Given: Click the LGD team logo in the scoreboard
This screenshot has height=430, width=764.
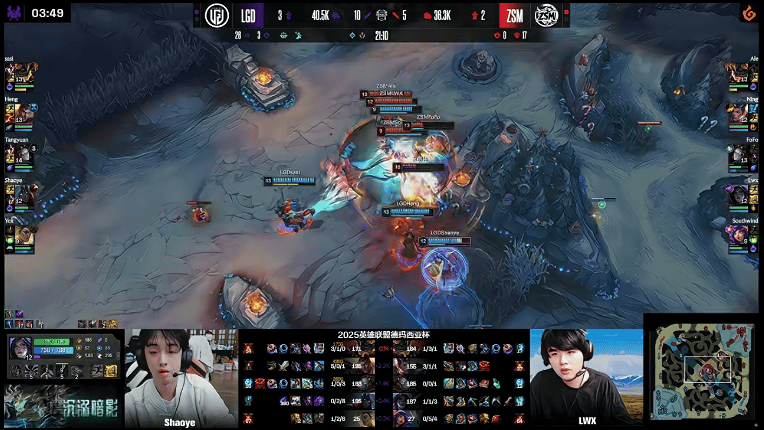Looking at the screenshot, I should click(x=217, y=16).
